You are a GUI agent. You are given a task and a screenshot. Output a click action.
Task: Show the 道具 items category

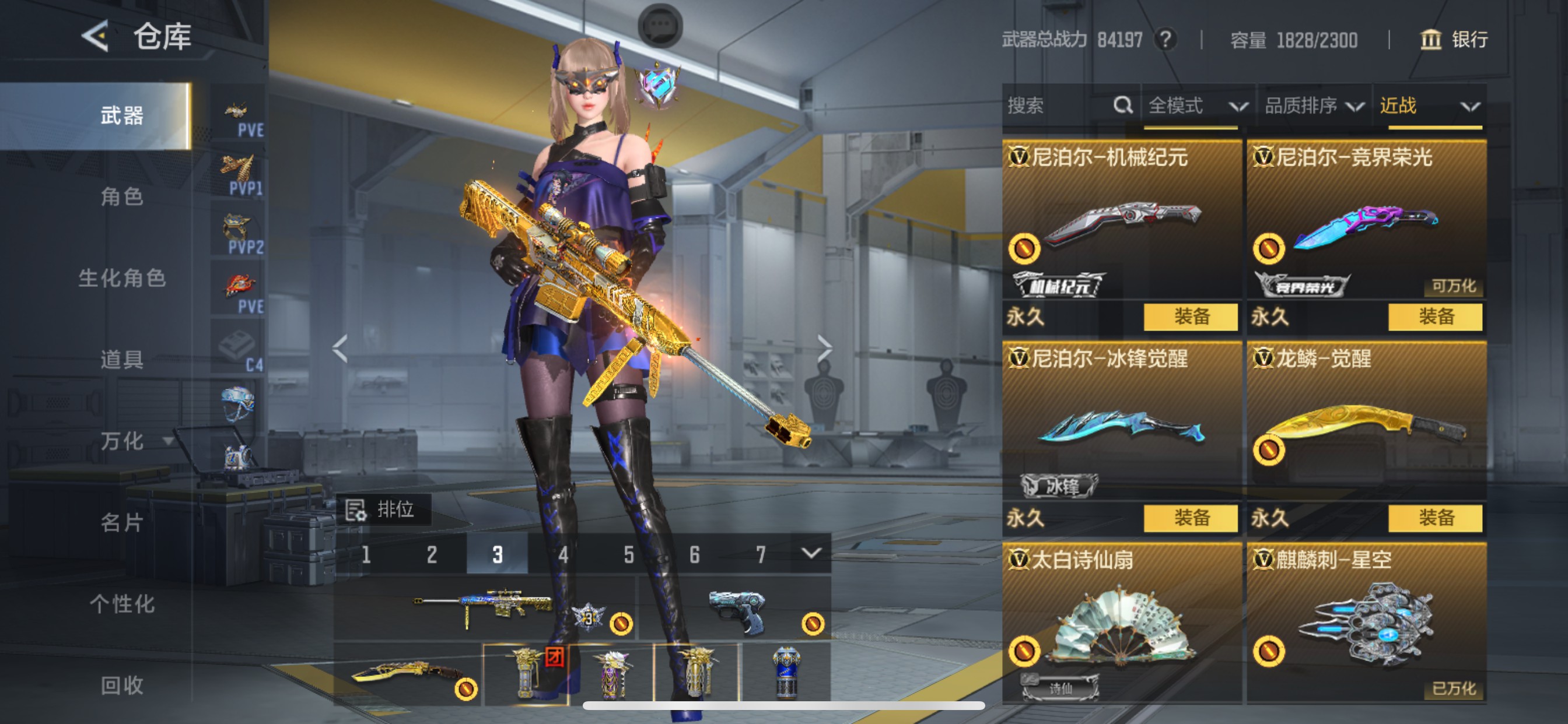point(122,360)
